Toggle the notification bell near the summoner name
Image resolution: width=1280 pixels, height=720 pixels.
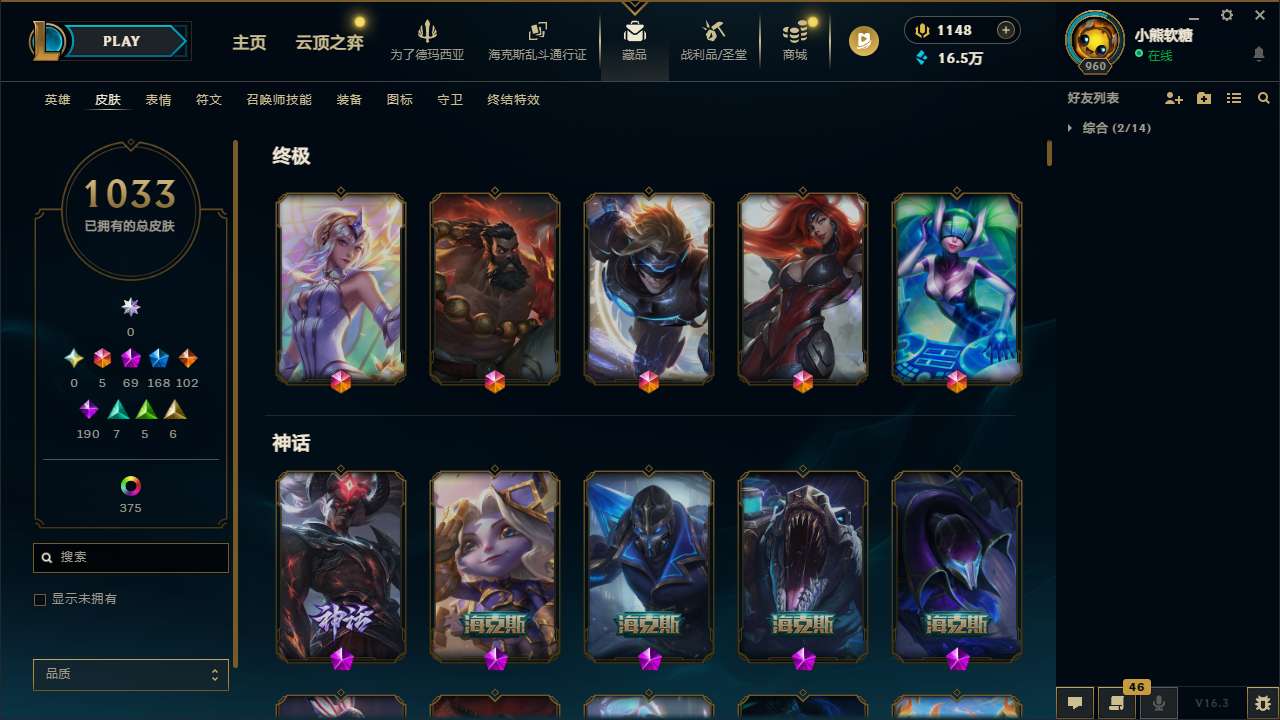point(1257,53)
